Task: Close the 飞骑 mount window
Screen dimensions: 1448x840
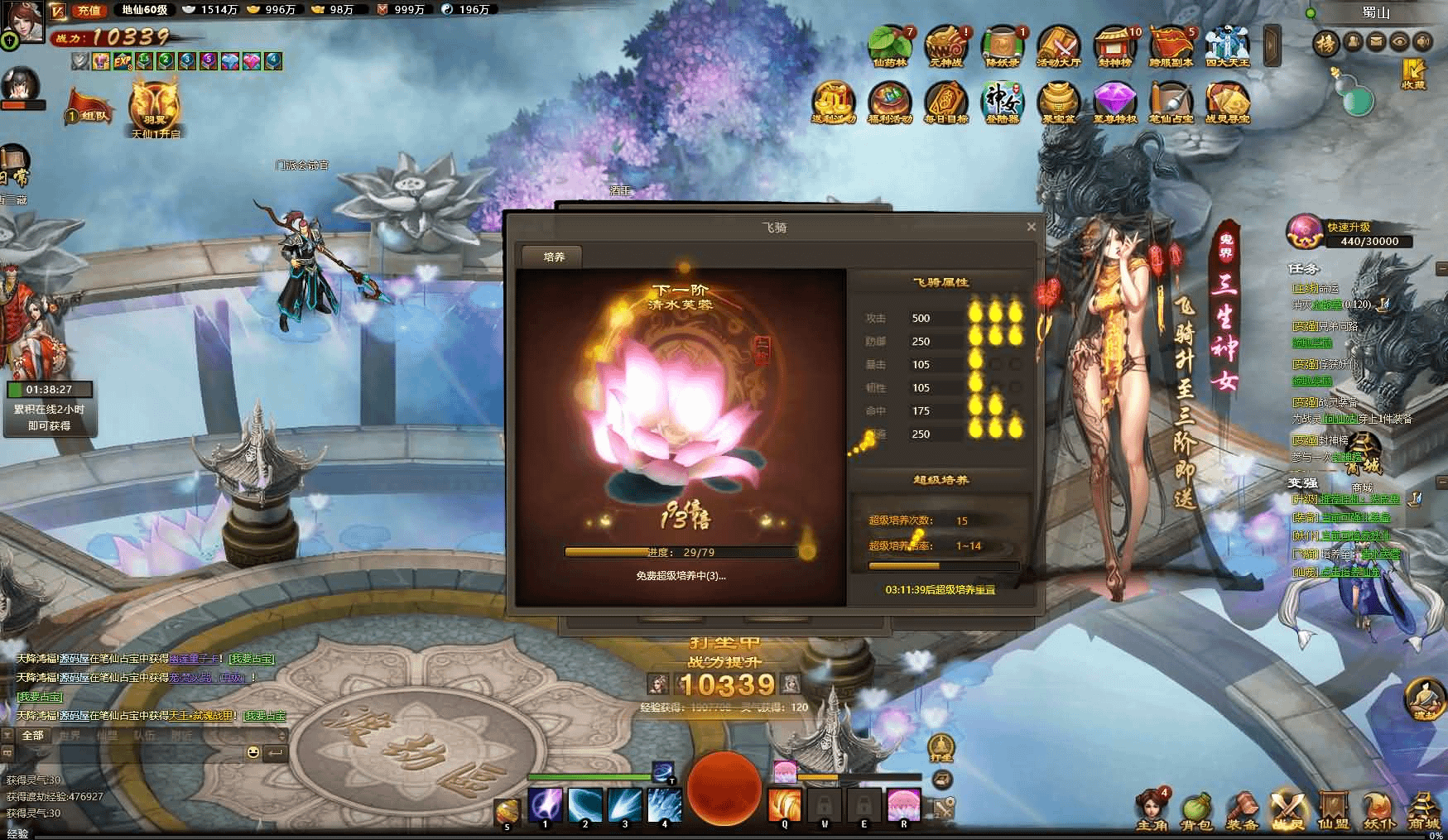Action: (x=1031, y=227)
